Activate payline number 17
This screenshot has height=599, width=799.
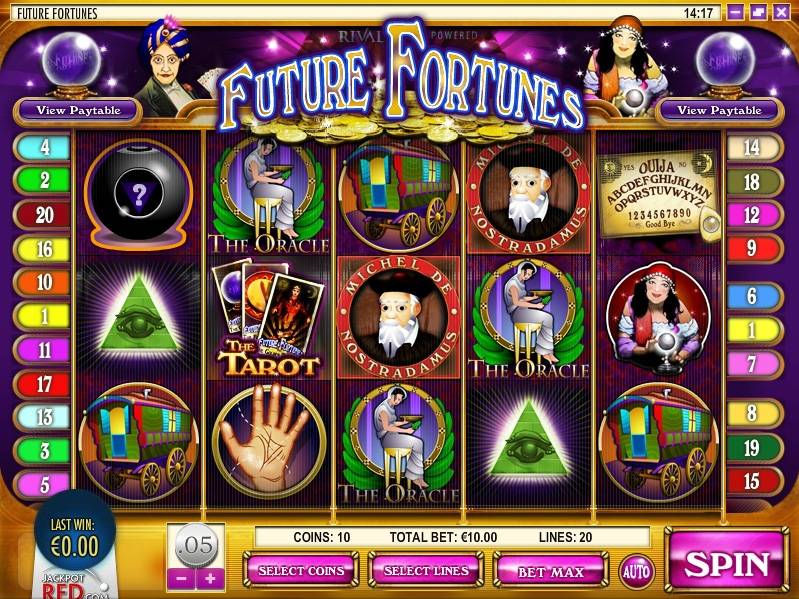coord(44,383)
